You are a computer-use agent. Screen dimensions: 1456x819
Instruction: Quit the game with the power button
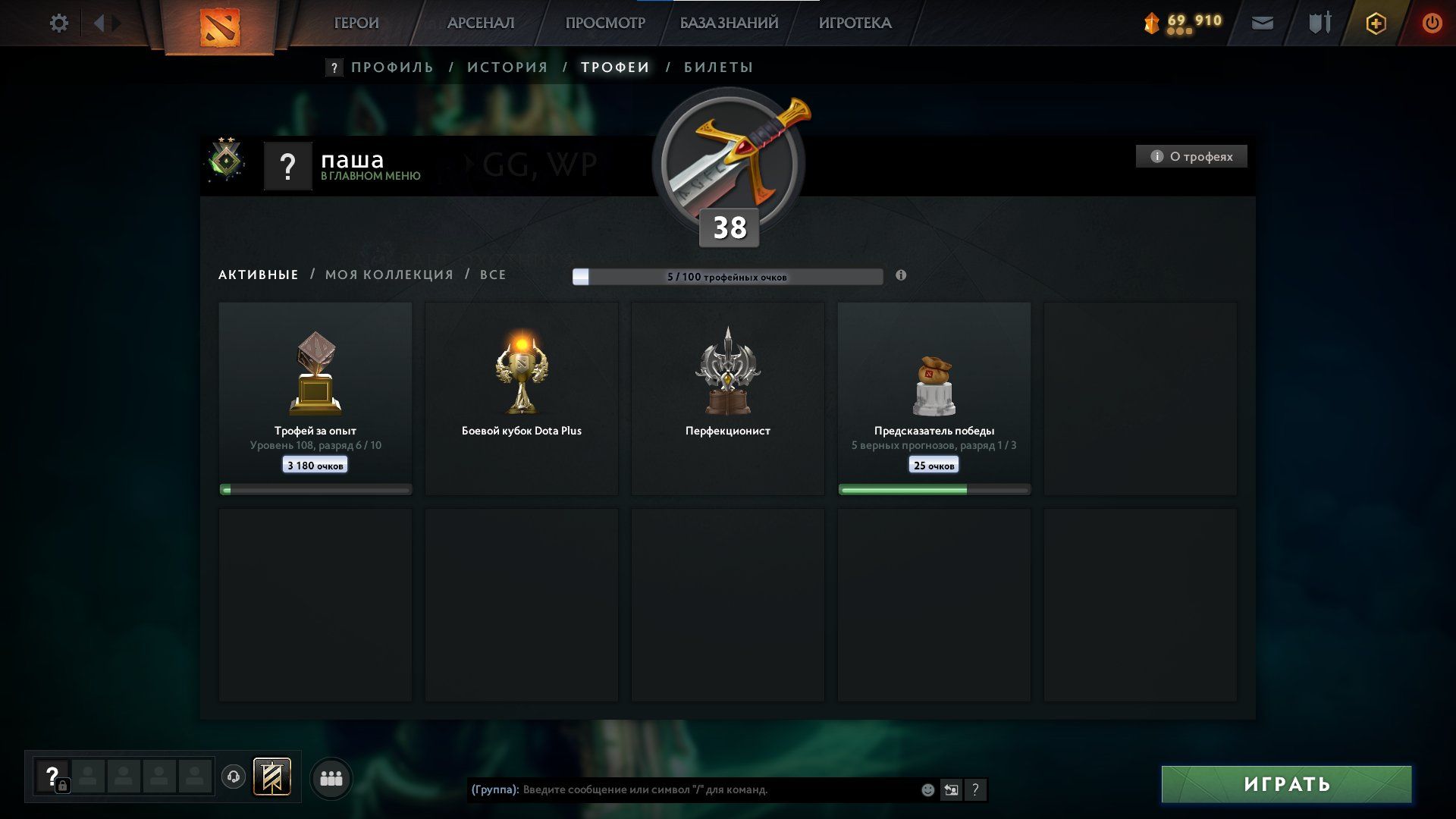(1432, 24)
